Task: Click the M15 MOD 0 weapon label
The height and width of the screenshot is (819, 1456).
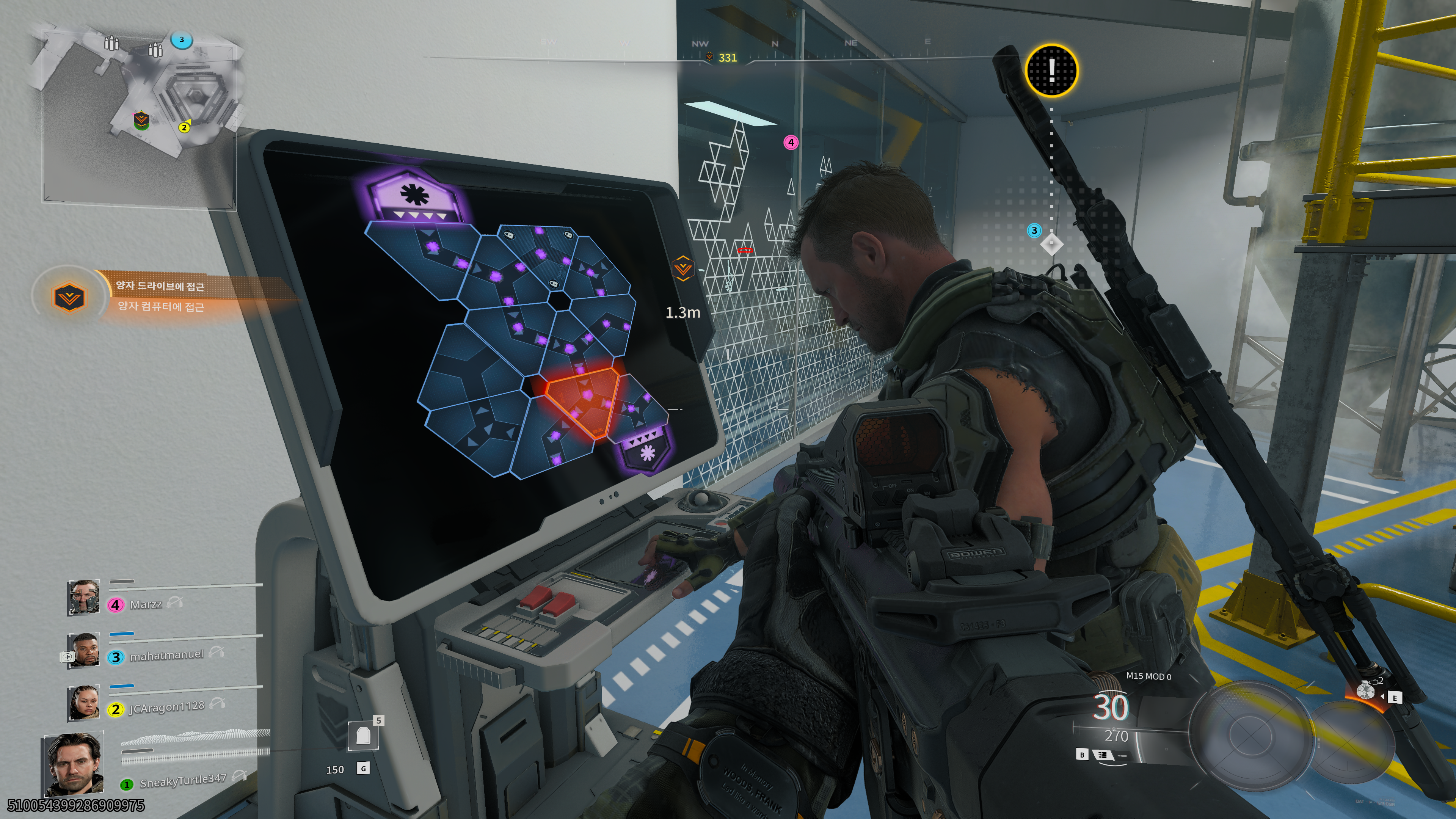Action: (1148, 676)
